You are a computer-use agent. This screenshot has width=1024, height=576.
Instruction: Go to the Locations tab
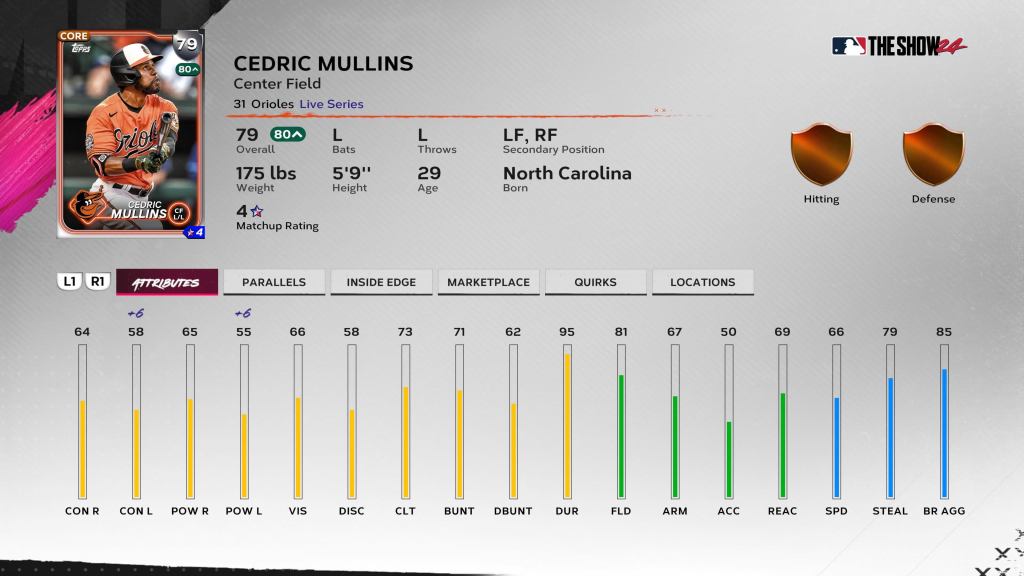(x=702, y=282)
